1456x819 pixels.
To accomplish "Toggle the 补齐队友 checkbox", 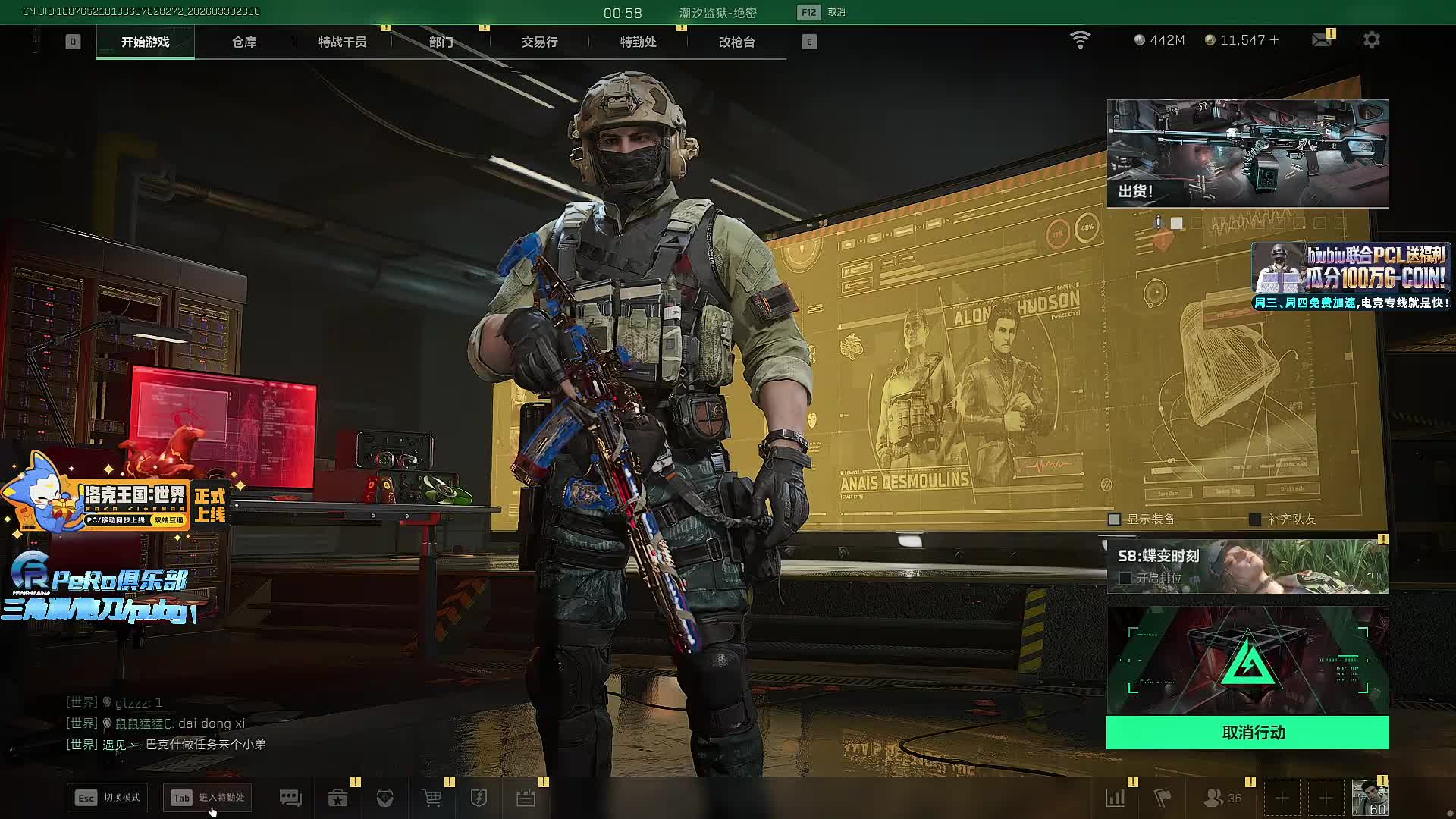I will click(x=1255, y=519).
